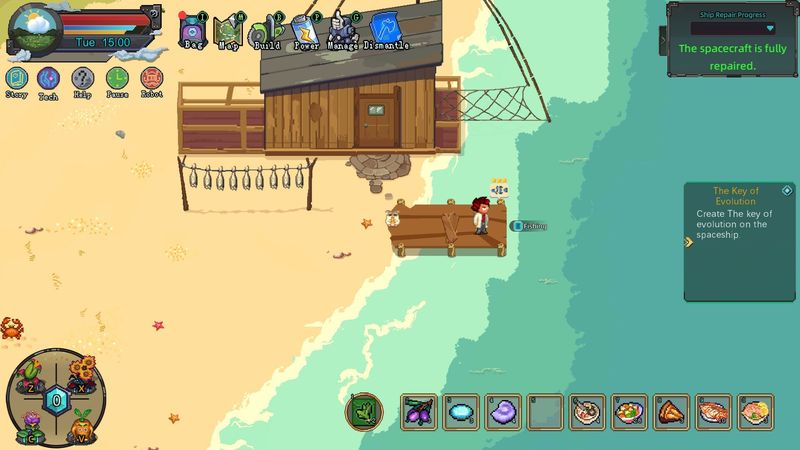Viewport: 800px width, 450px height.
Task: Click the green leaf round button
Action: click(x=362, y=410)
